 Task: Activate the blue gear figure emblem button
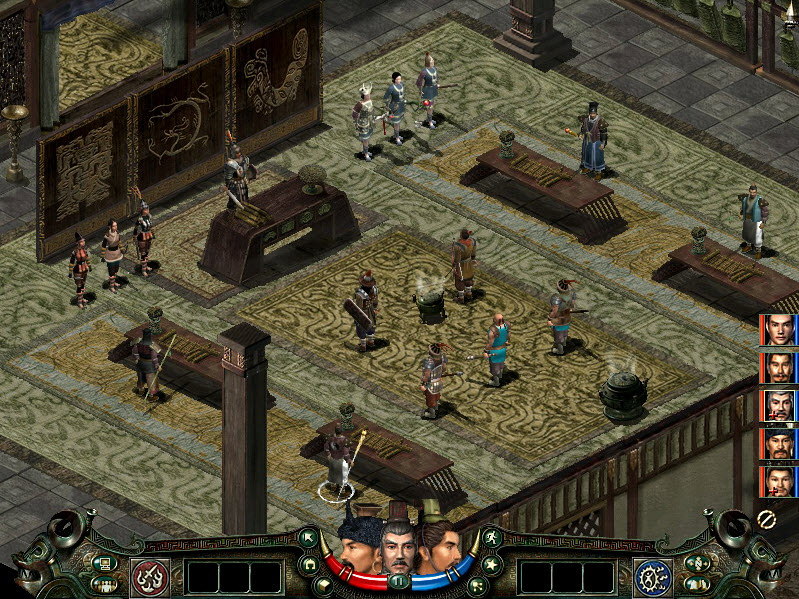point(652,577)
